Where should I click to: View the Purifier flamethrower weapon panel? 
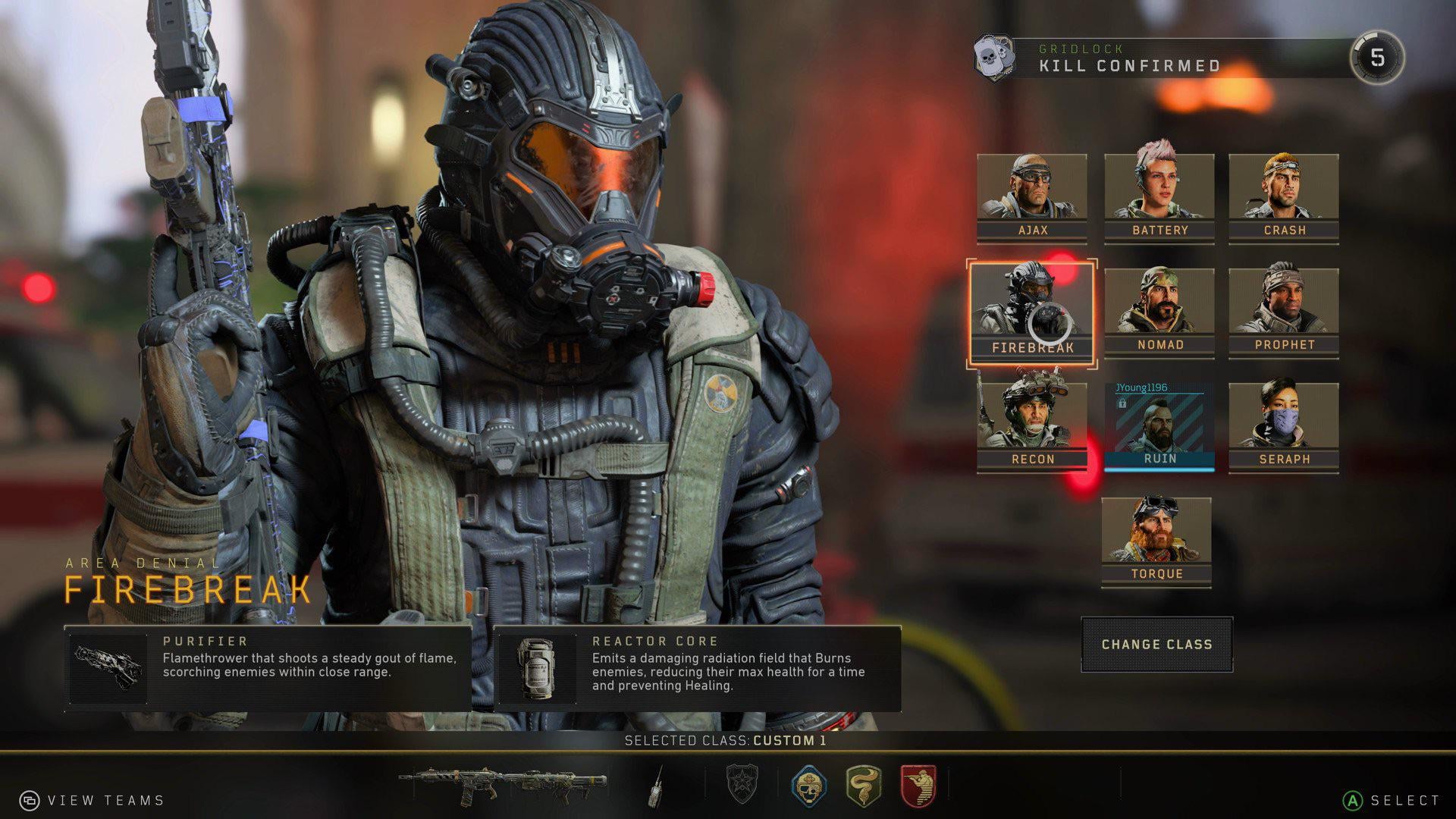point(268,668)
